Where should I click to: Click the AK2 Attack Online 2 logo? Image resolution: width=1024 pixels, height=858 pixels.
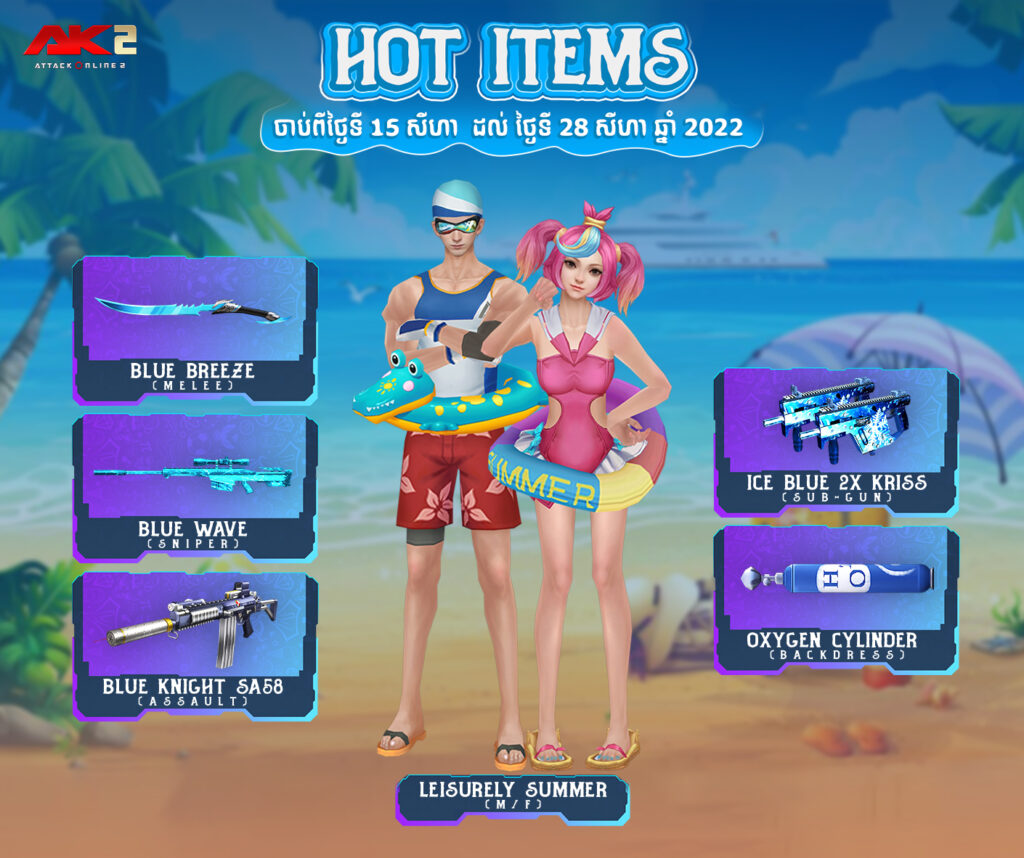(79, 44)
